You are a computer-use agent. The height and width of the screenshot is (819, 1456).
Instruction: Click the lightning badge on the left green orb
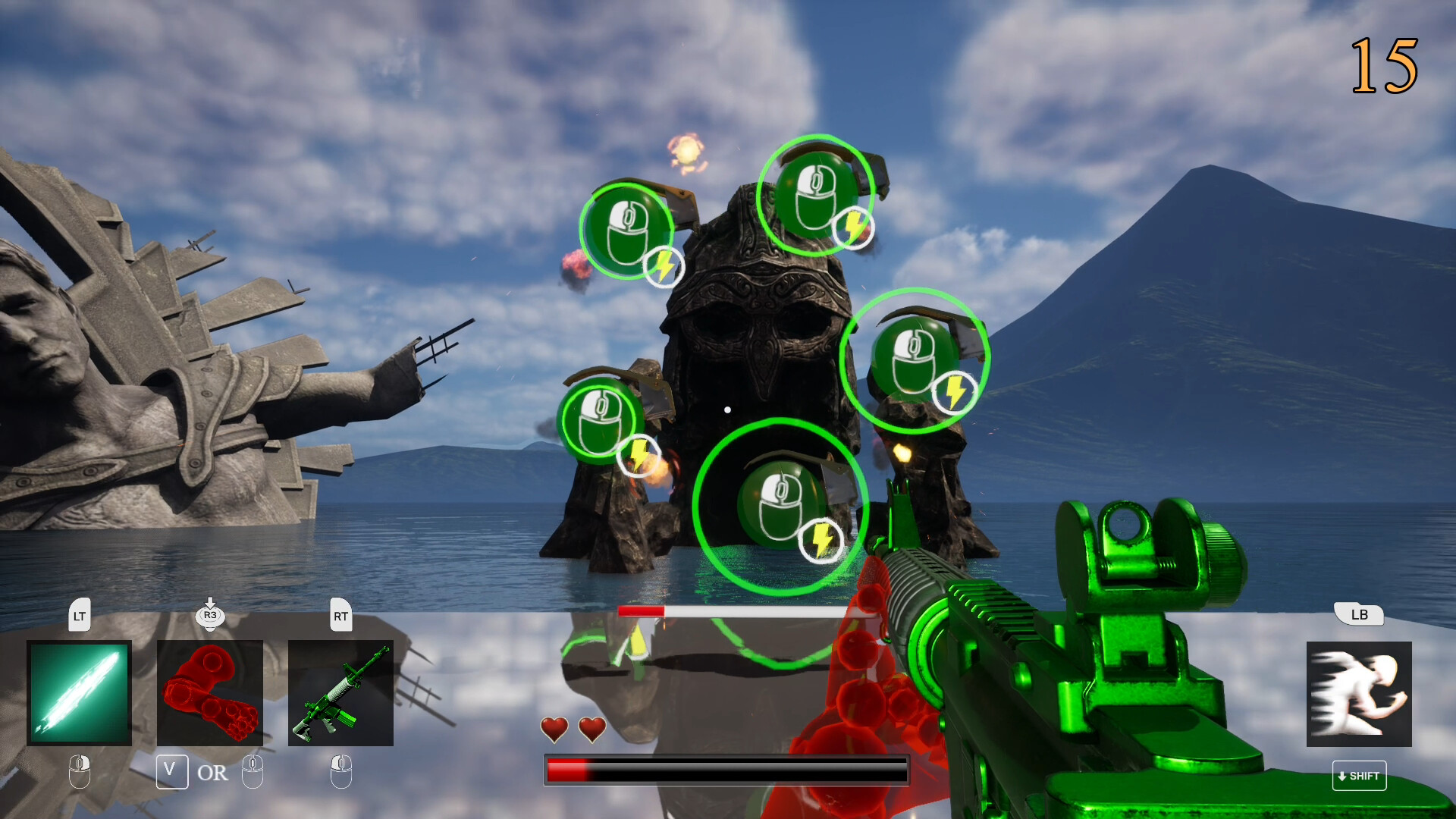[x=639, y=455]
